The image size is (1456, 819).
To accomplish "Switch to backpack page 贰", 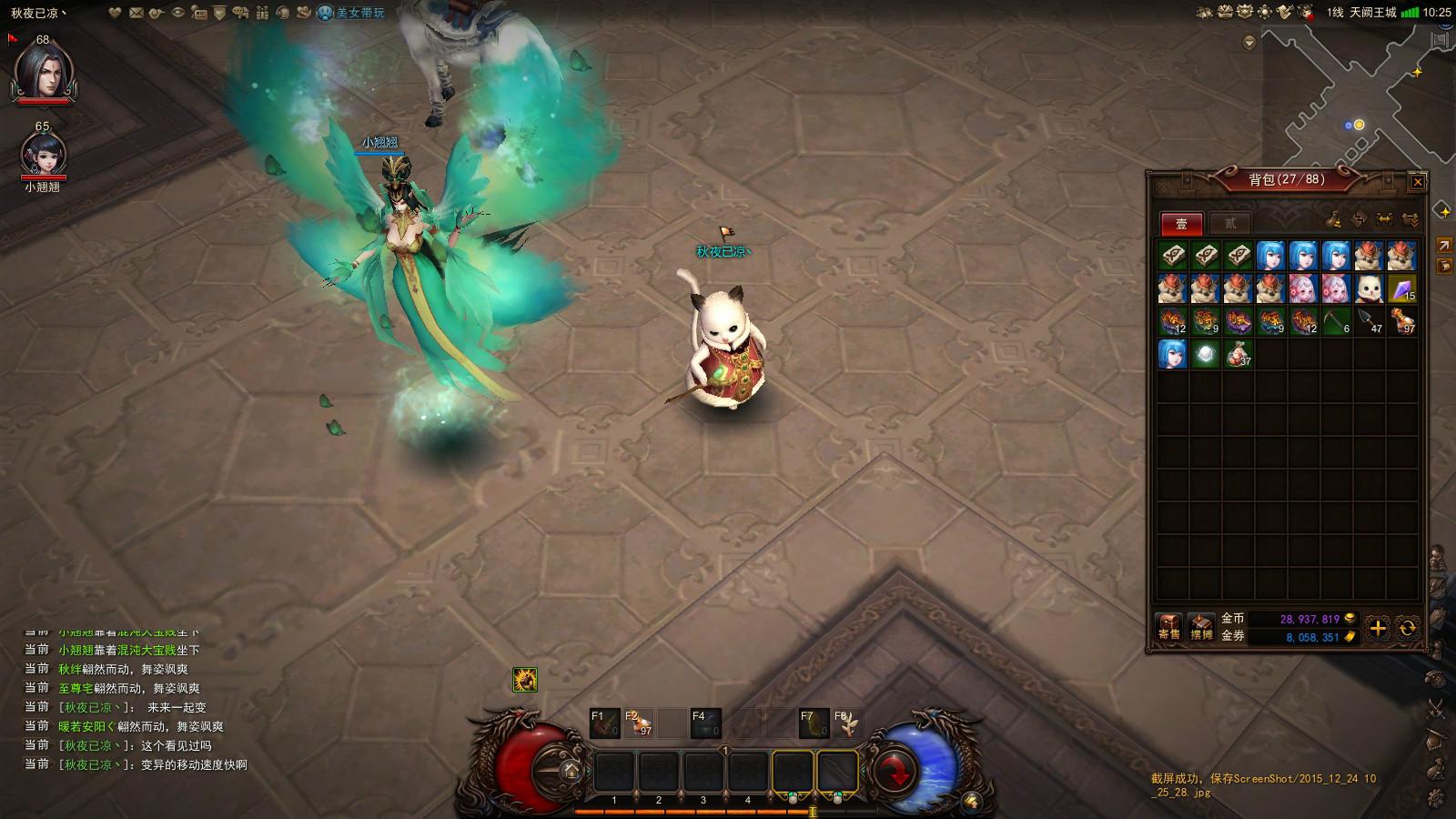I will 1230,223.
